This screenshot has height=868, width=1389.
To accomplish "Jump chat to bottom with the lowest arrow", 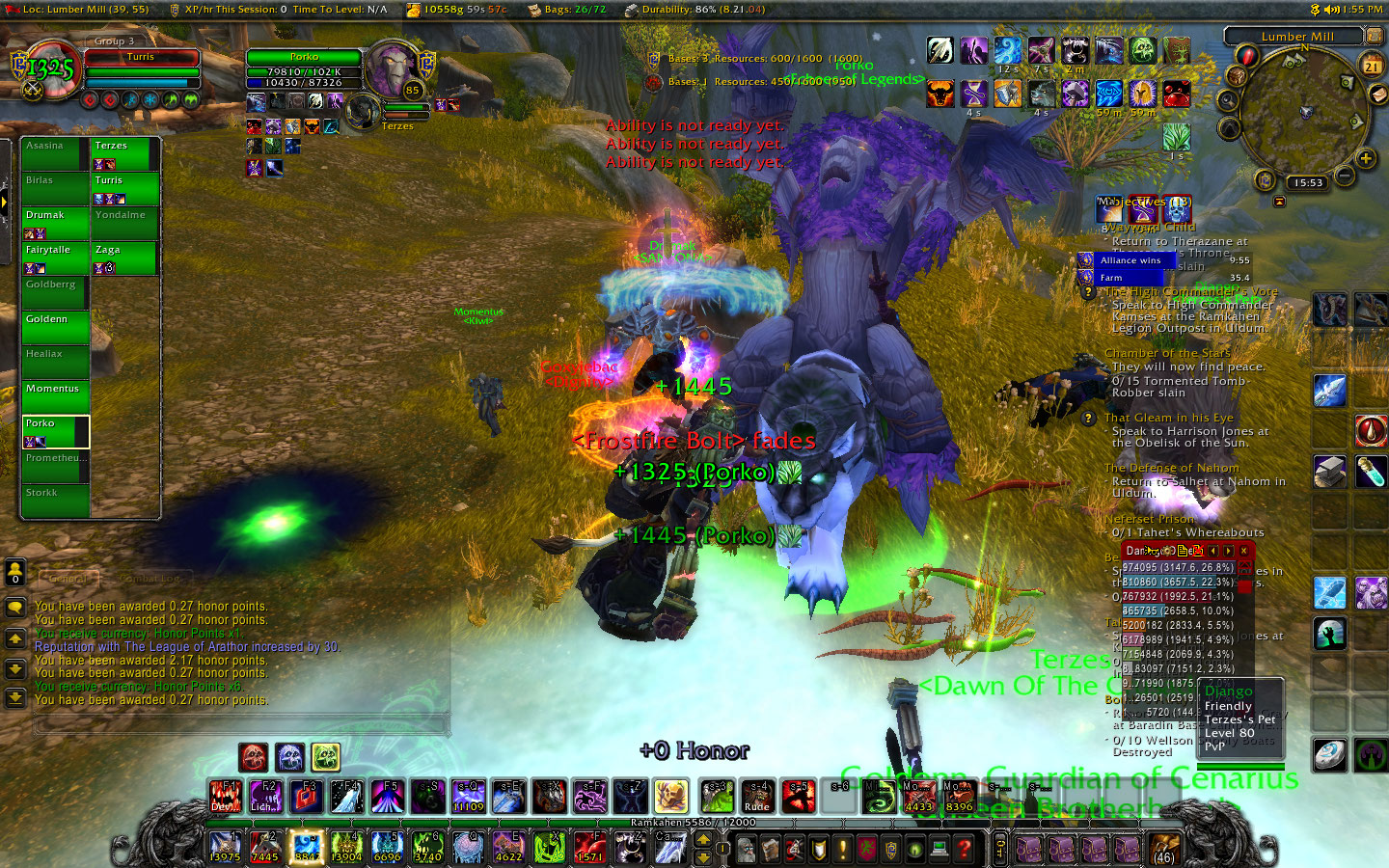I will 15,696.
